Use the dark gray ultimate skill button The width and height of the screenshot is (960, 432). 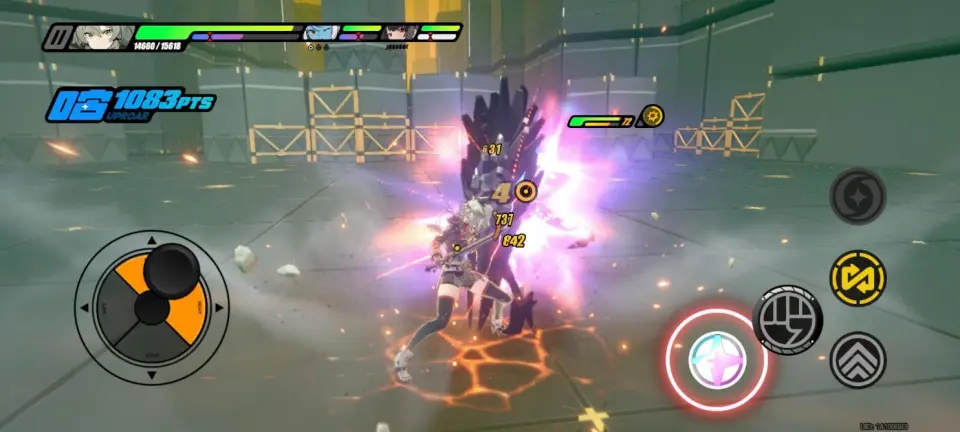858,195
